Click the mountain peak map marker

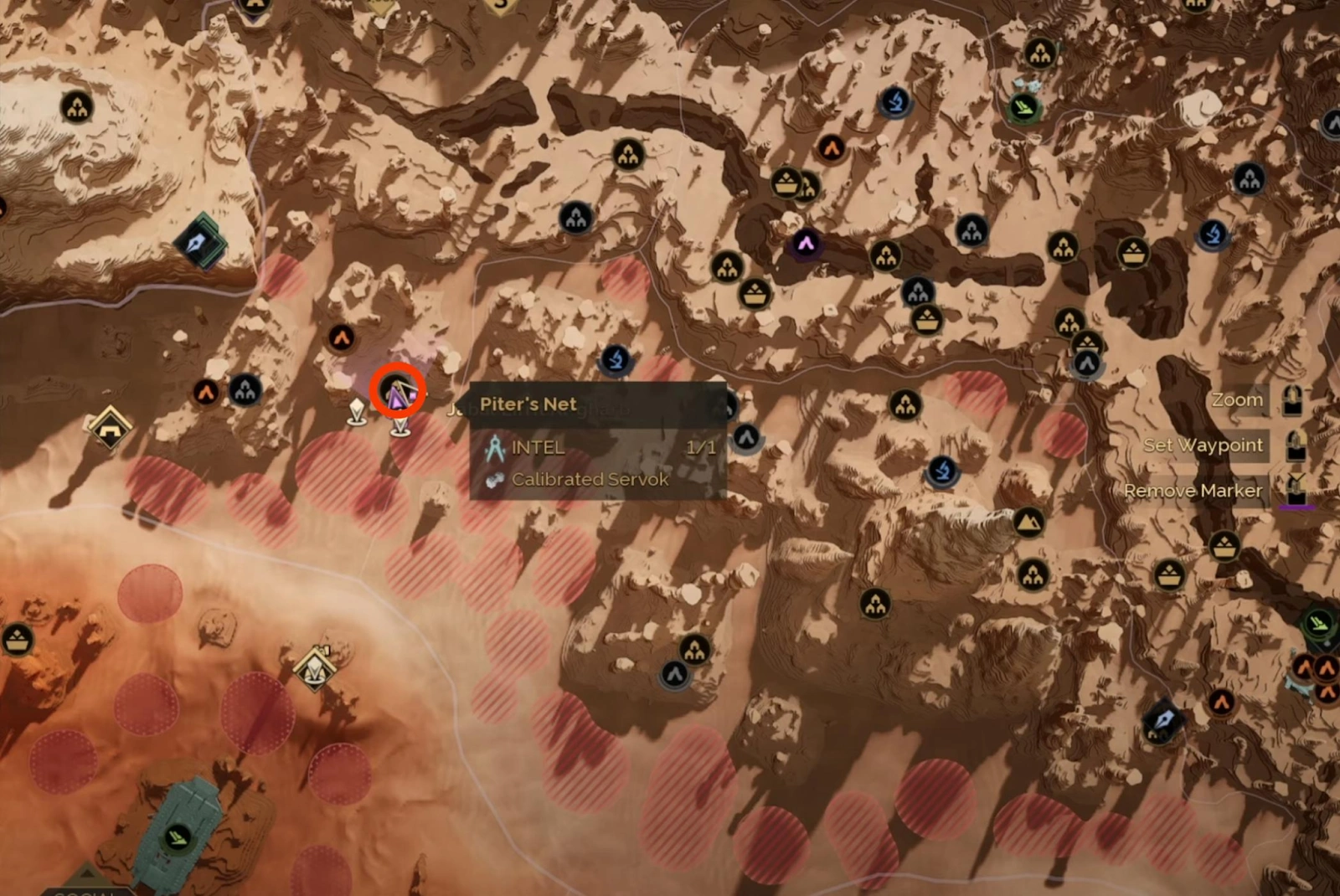click(x=1028, y=523)
